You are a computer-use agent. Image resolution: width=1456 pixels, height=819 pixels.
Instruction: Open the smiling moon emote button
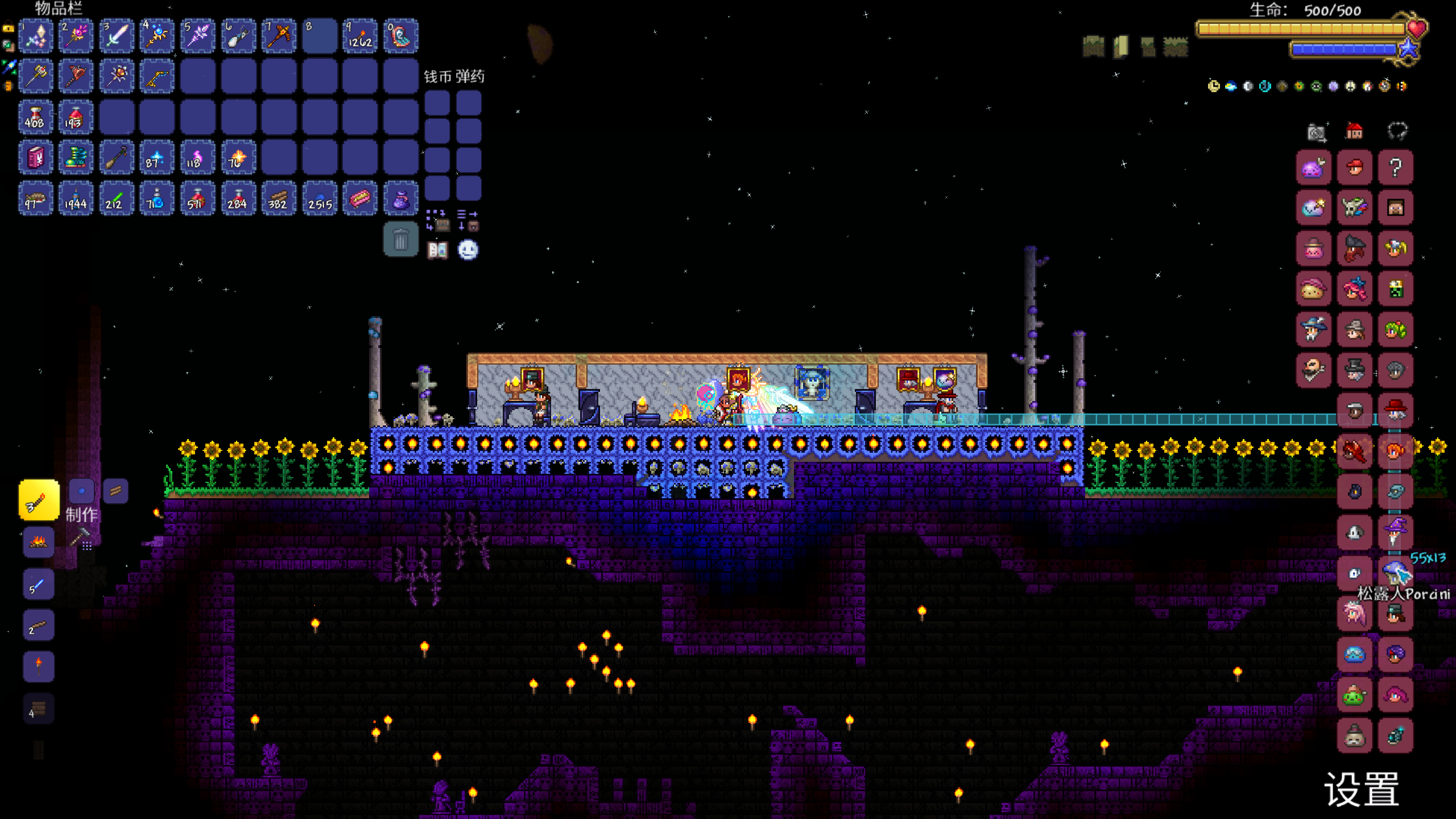click(x=468, y=250)
